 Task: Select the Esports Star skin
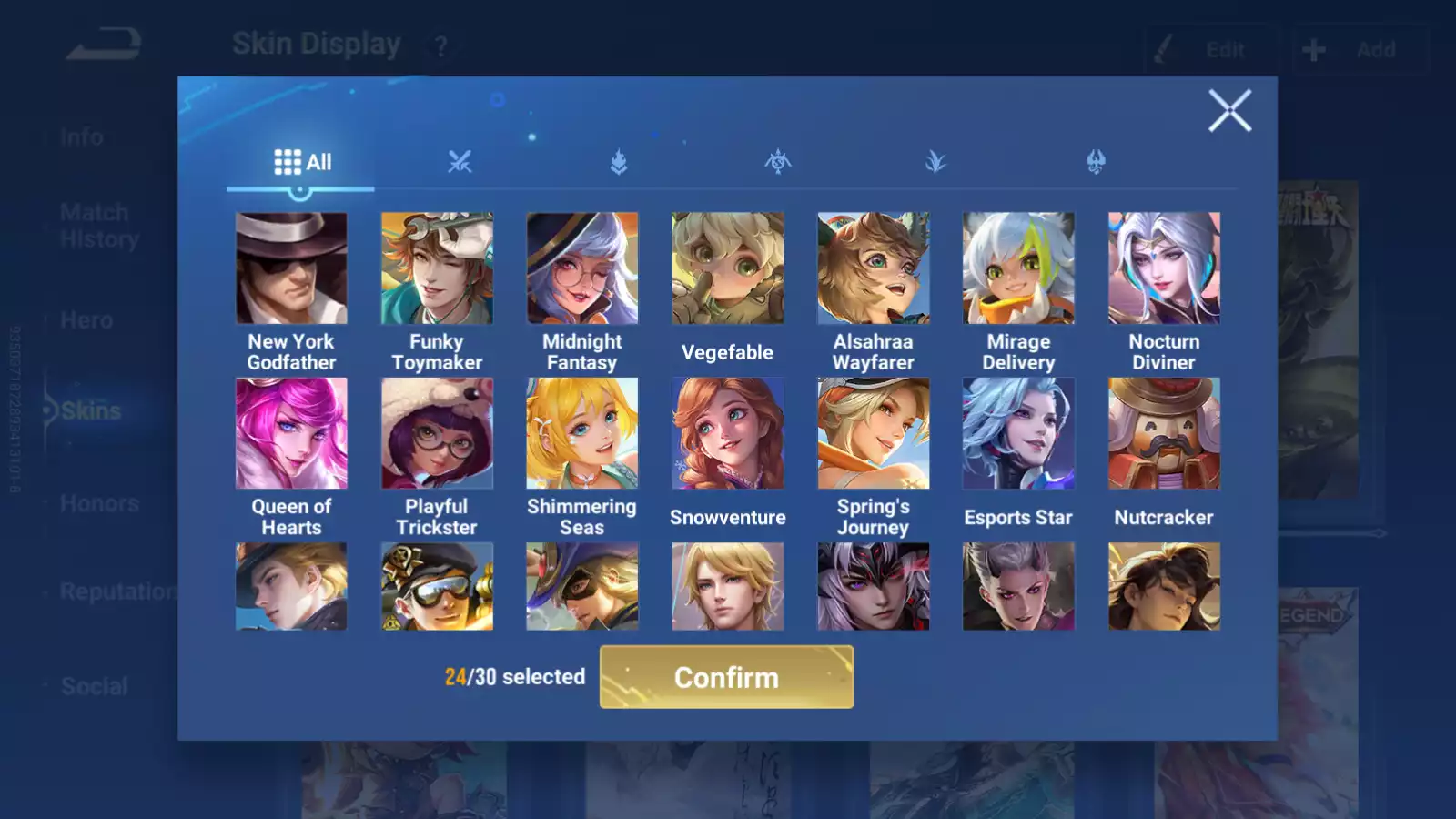click(x=1018, y=433)
